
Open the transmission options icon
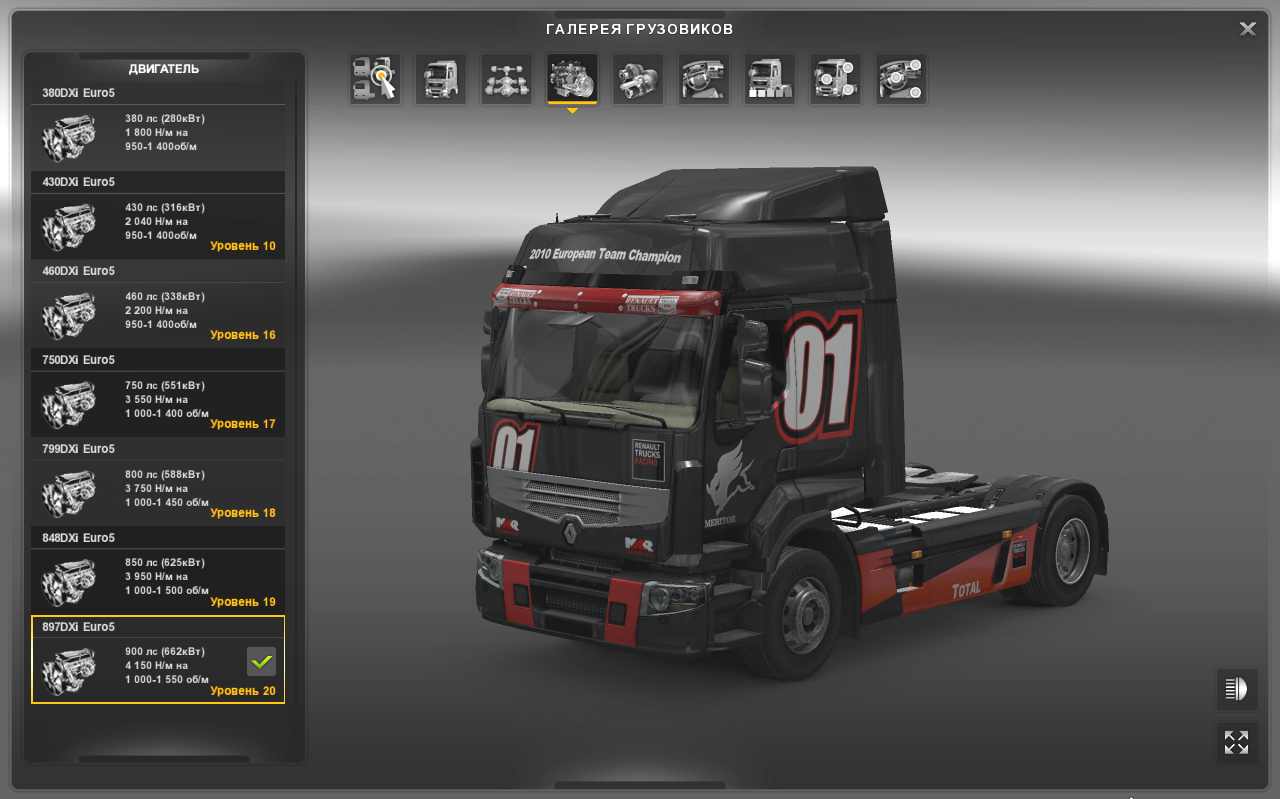(x=637, y=78)
